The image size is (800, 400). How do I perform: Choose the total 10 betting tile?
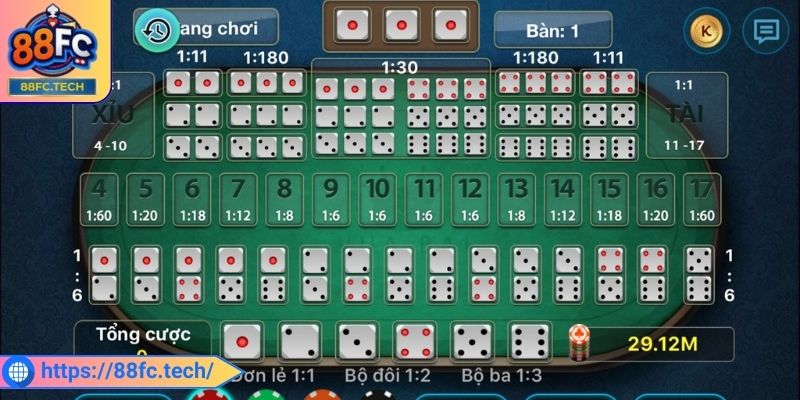(x=377, y=200)
